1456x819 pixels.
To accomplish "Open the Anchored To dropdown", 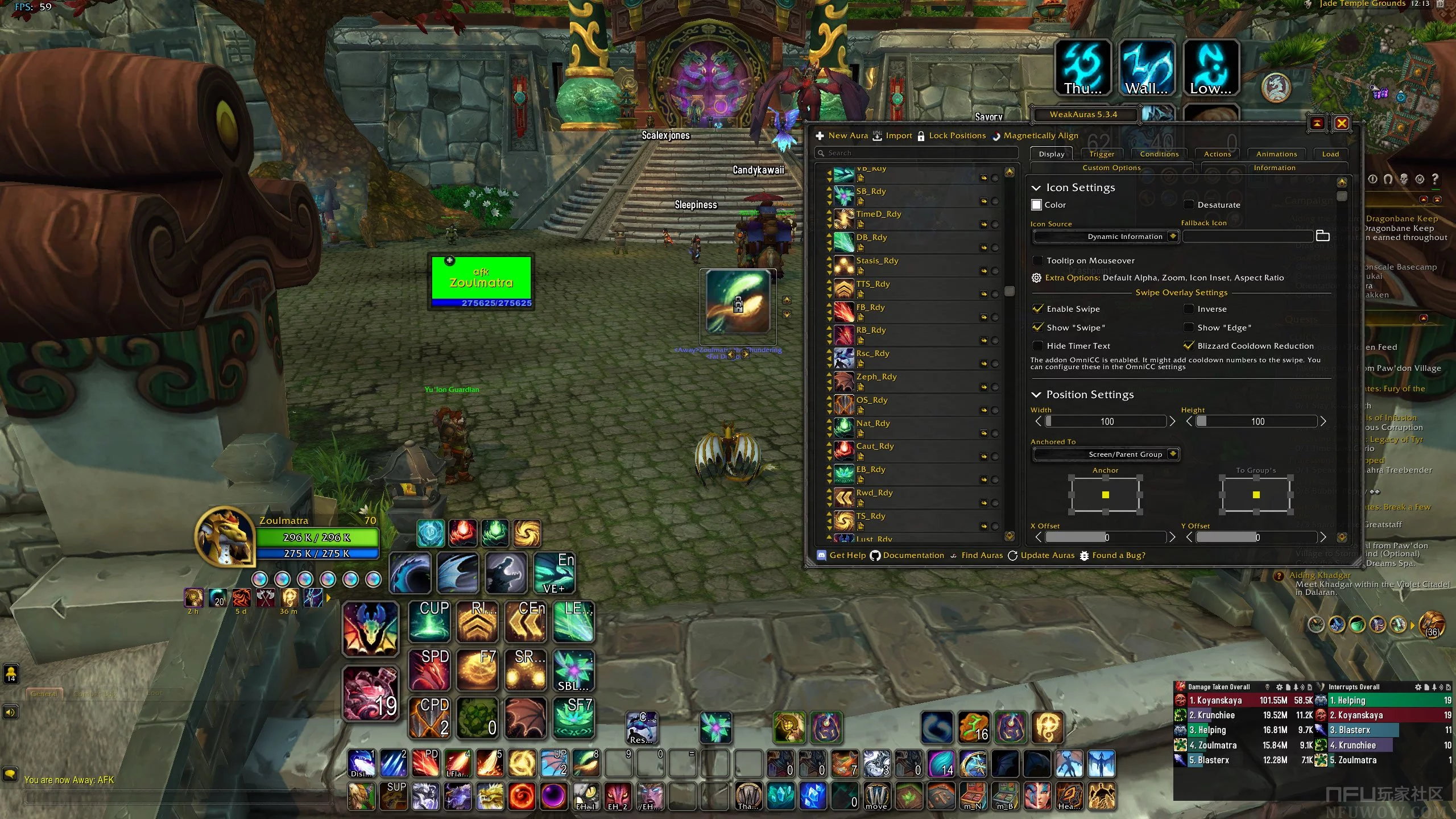I will pos(1105,454).
